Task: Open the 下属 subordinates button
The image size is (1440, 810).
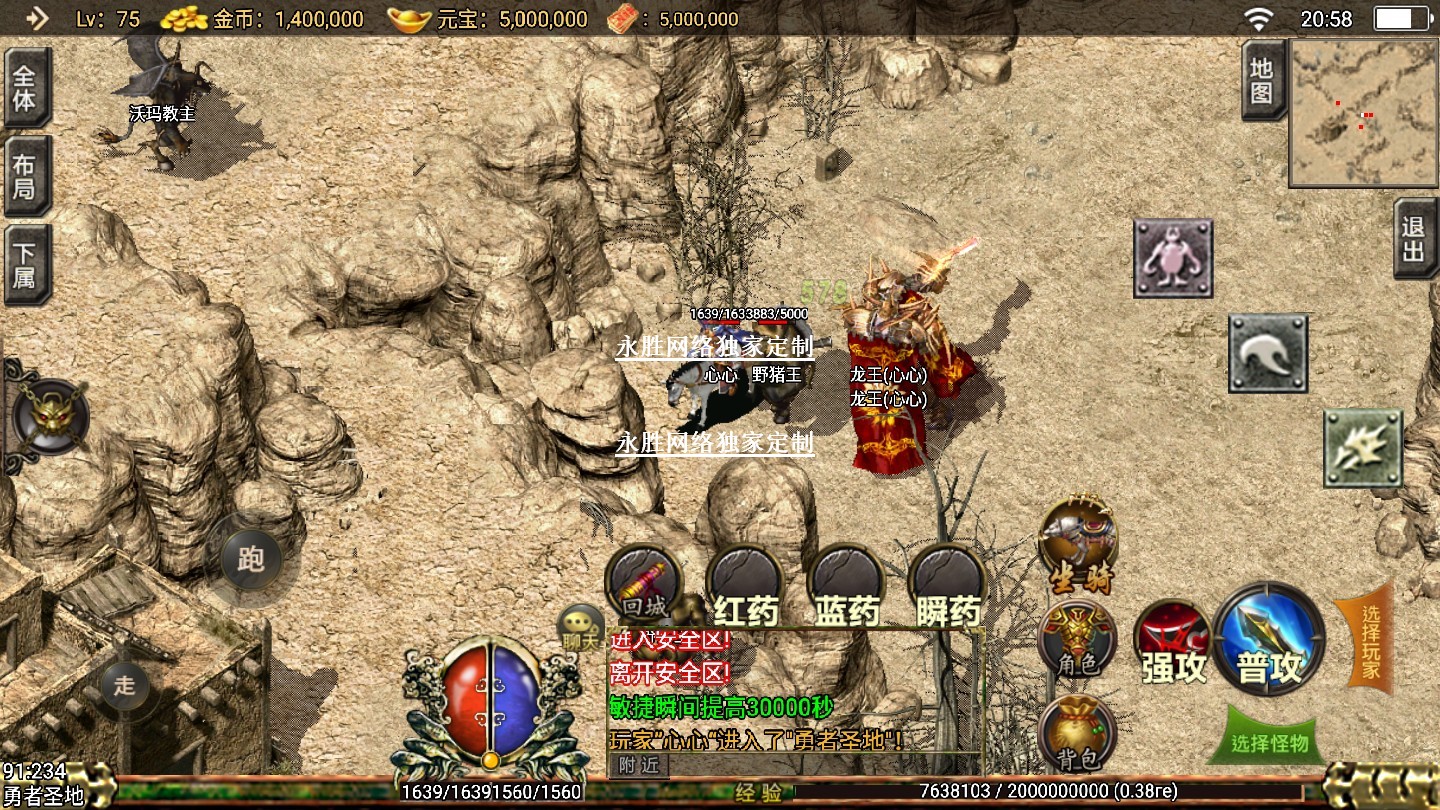Action: pyautogui.click(x=25, y=264)
